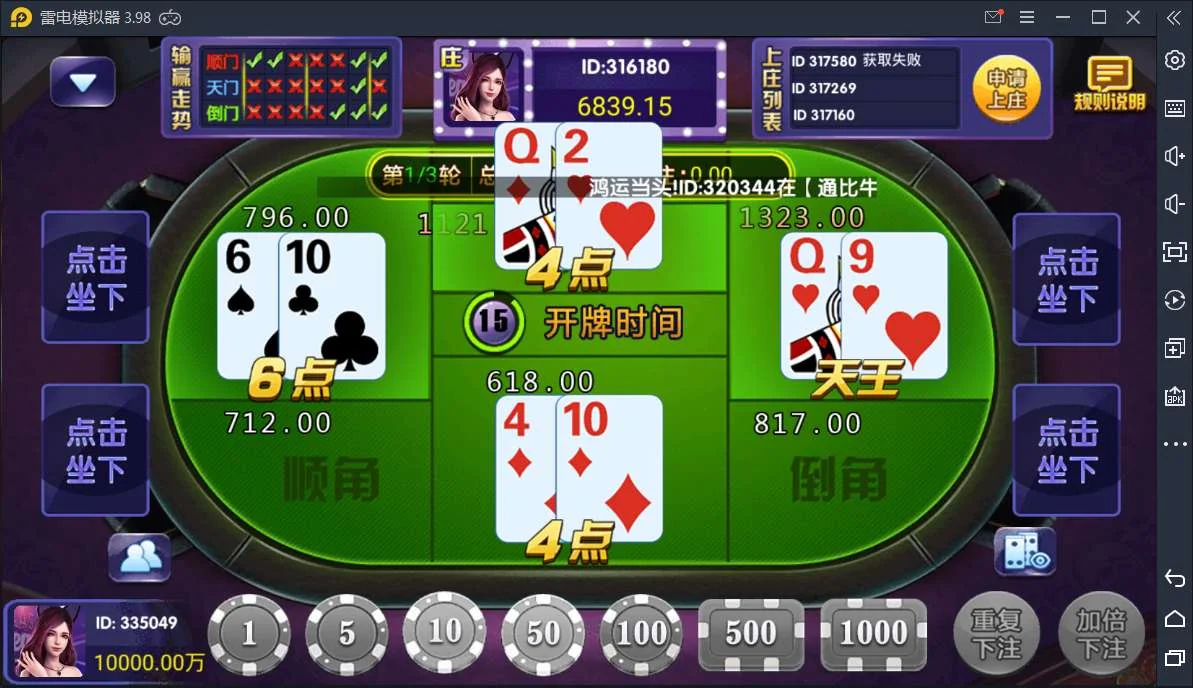Choose the 10 betting chip
The width and height of the screenshot is (1193, 688).
[444, 631]
